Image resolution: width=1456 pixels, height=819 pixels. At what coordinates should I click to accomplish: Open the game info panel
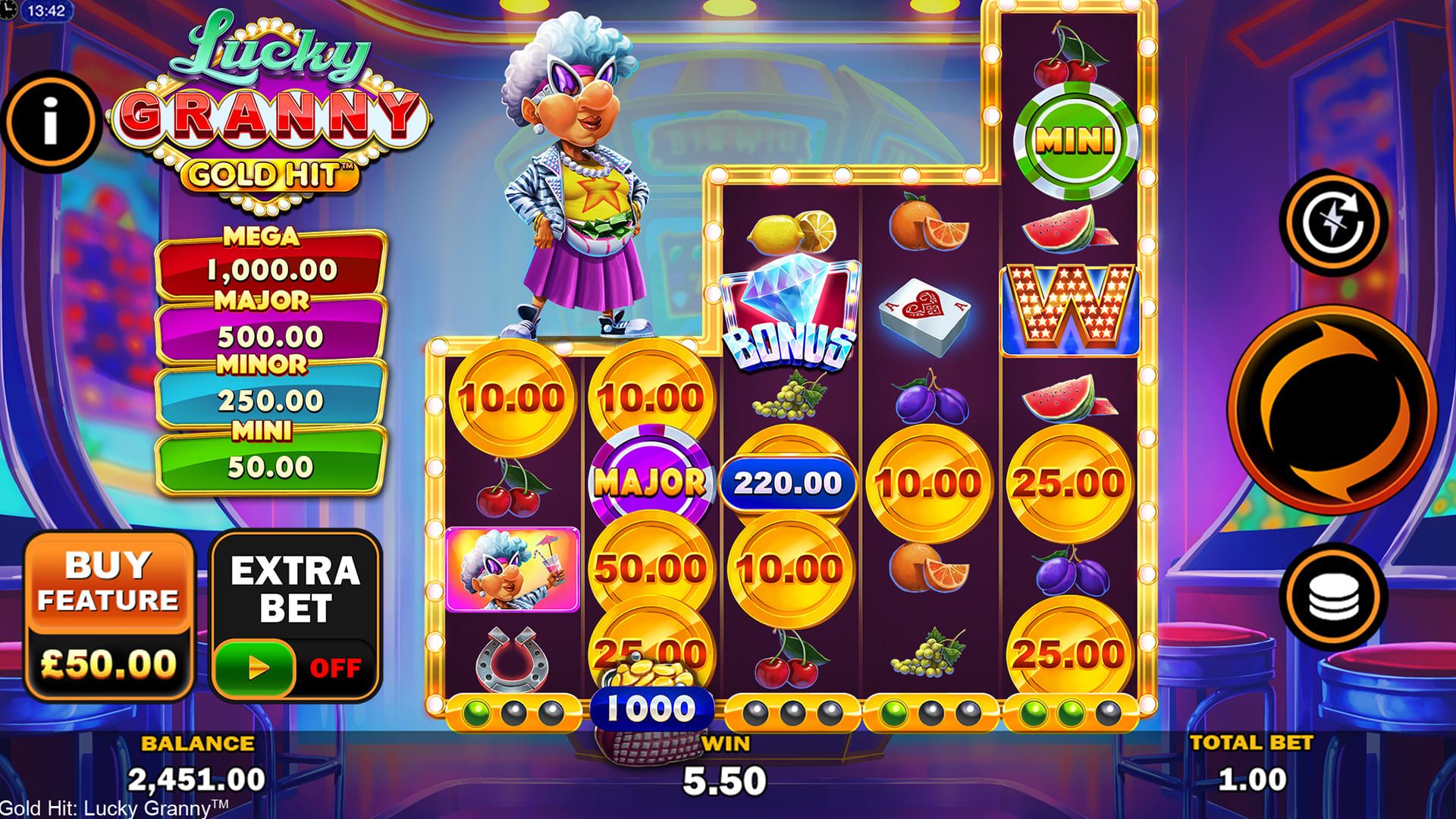pyautogui.click(x=51, y=121)
